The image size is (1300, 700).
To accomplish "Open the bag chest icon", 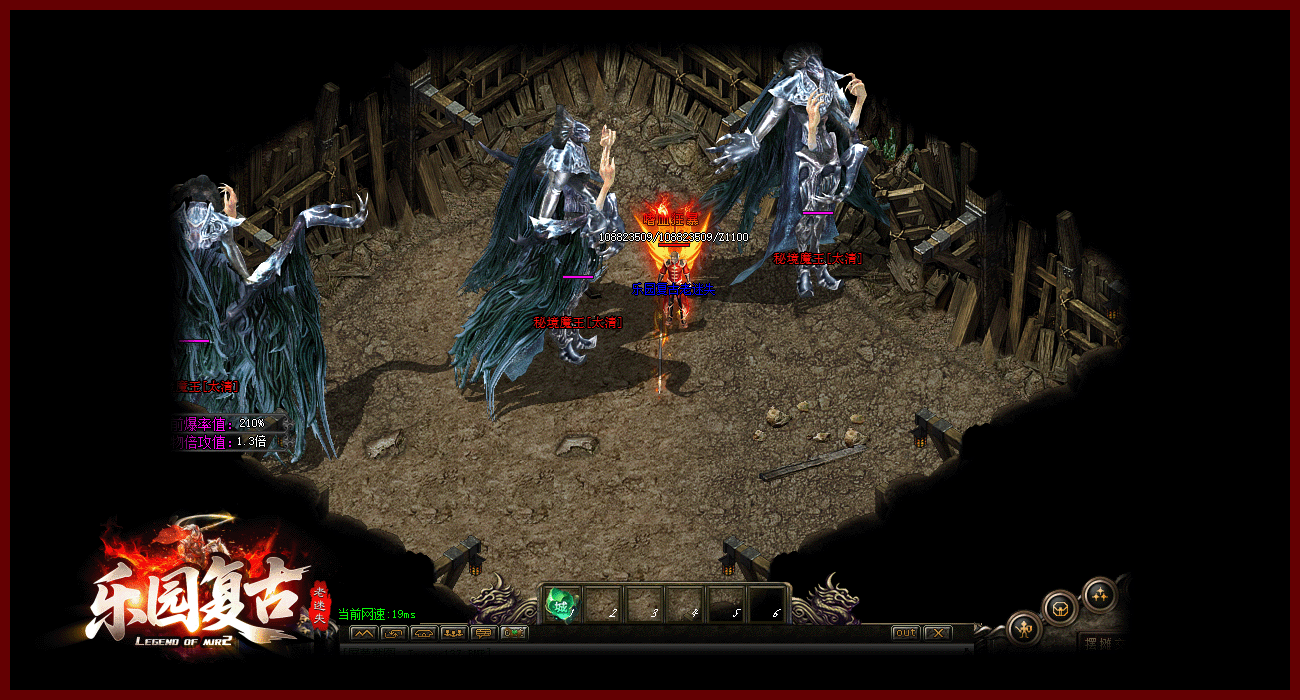I will pos(1060,606).
